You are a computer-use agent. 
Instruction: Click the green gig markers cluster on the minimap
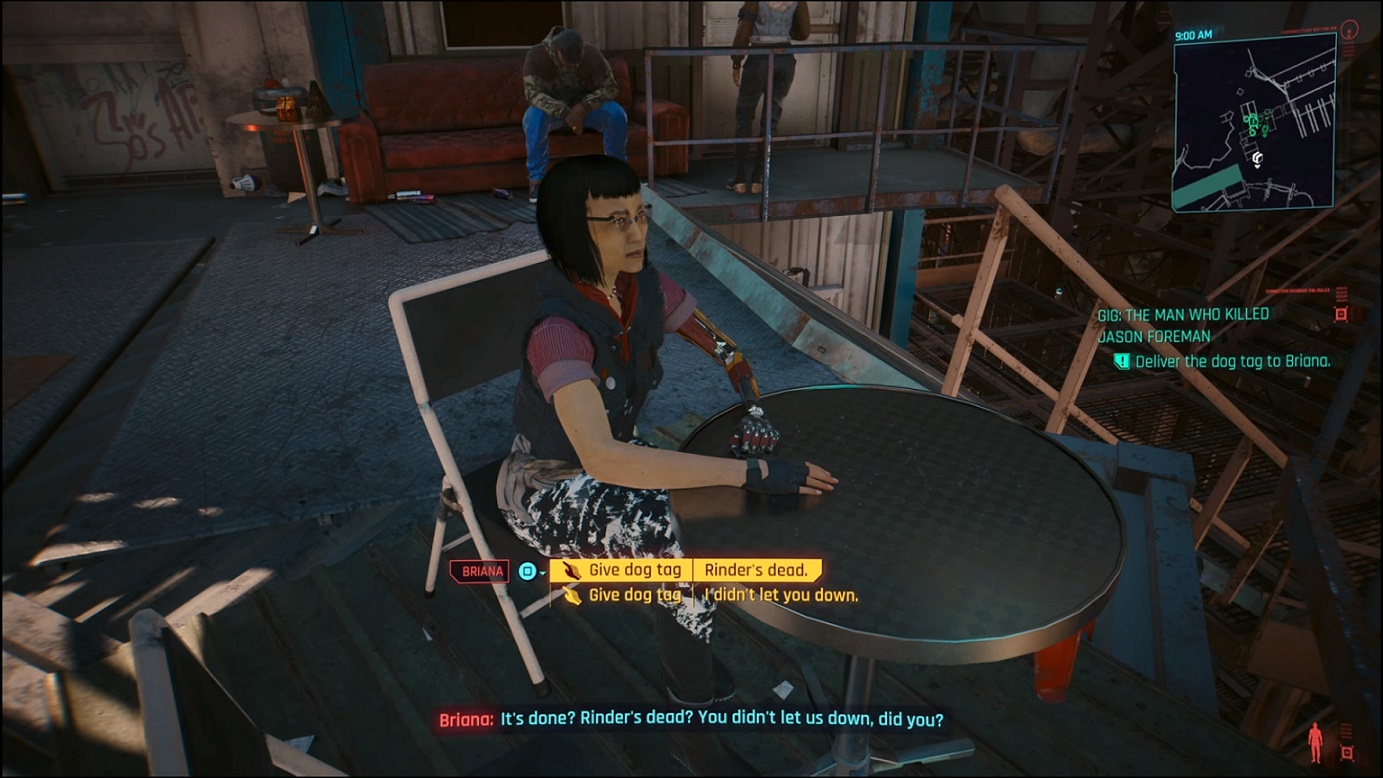pos(1253,122)
